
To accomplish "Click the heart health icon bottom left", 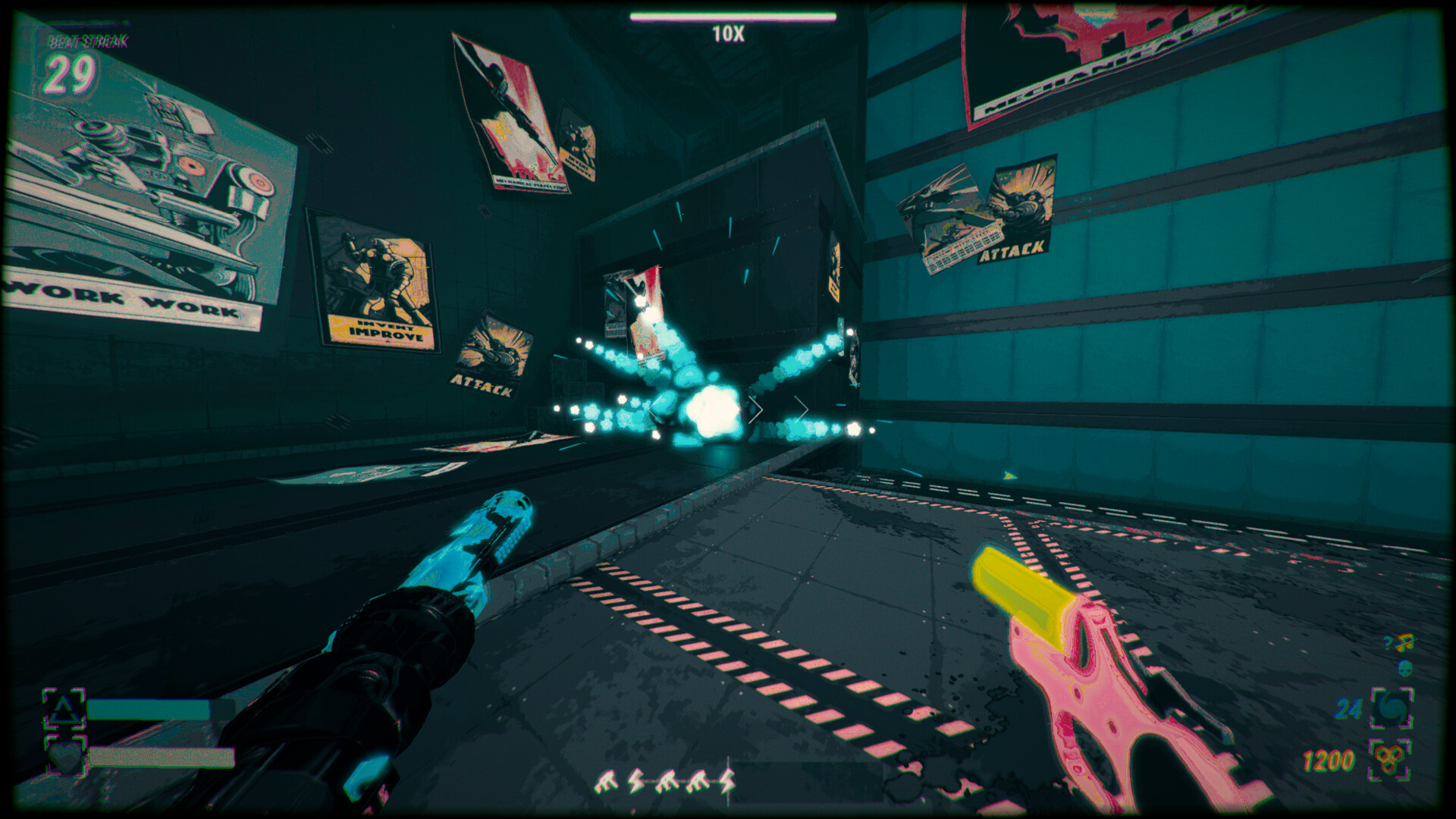I will click(x=66, y=756).
